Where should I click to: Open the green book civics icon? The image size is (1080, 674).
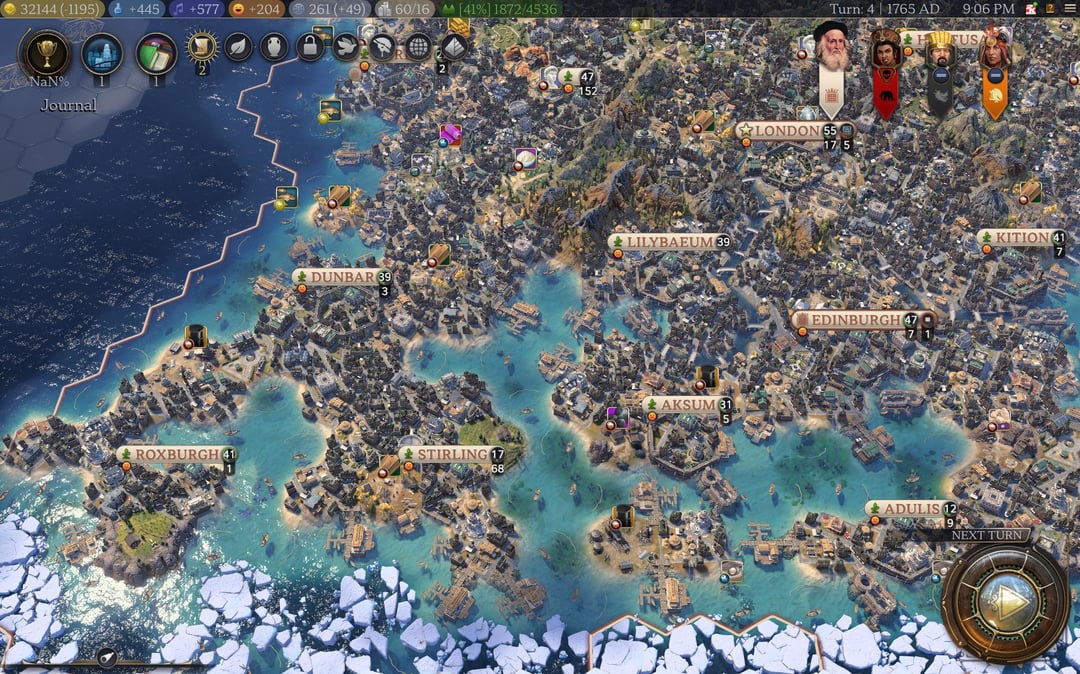[x=156, y=53]
